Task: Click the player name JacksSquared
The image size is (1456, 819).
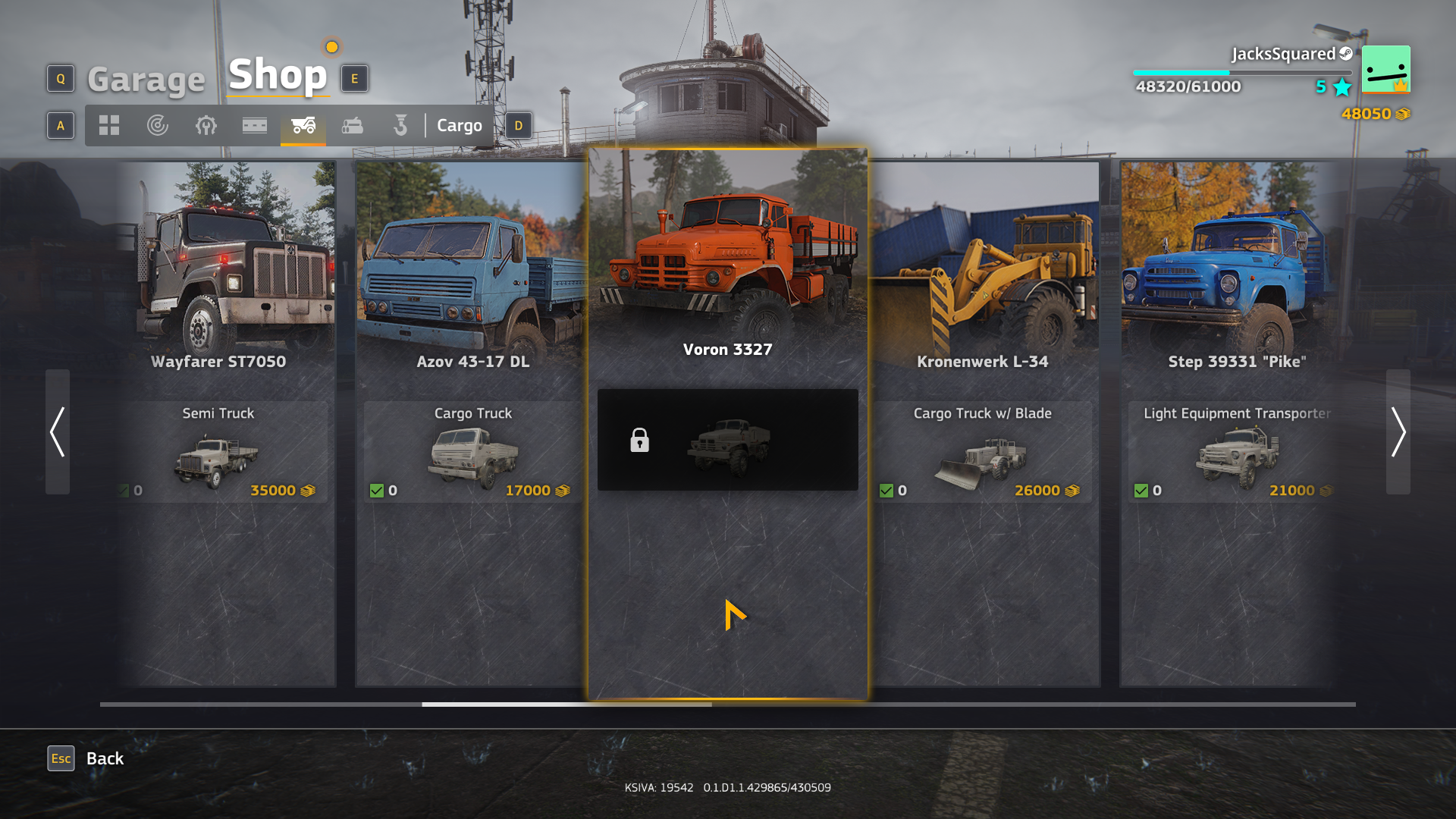Action: [x=1285, y=54]
